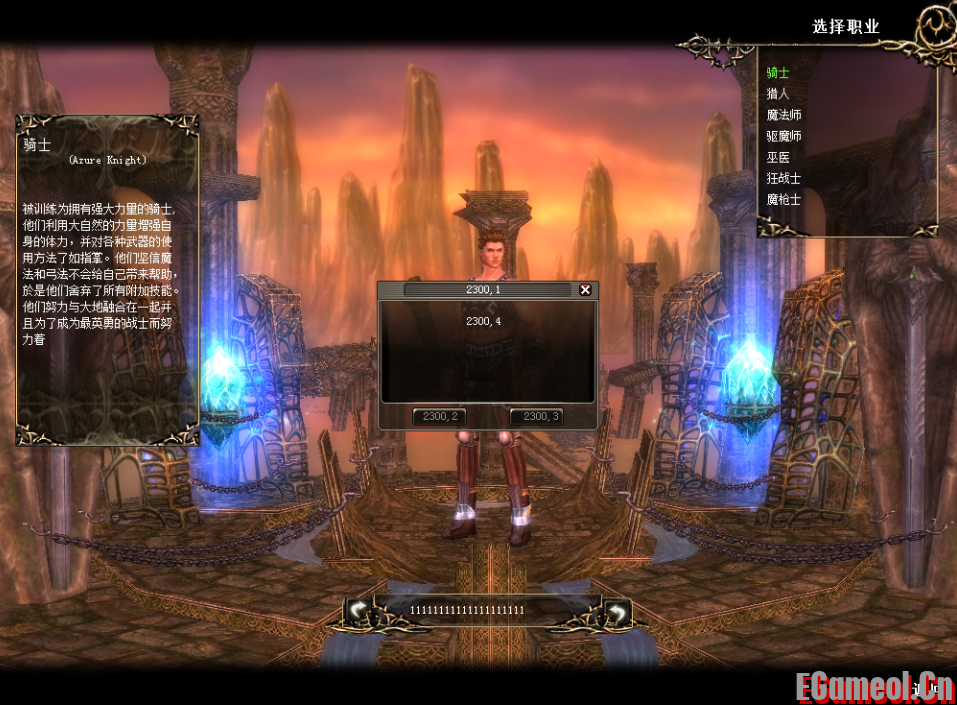Click the "2300, 2" dialog button
Viewport: 957px width, 705px height.
(x=439, y=416)
